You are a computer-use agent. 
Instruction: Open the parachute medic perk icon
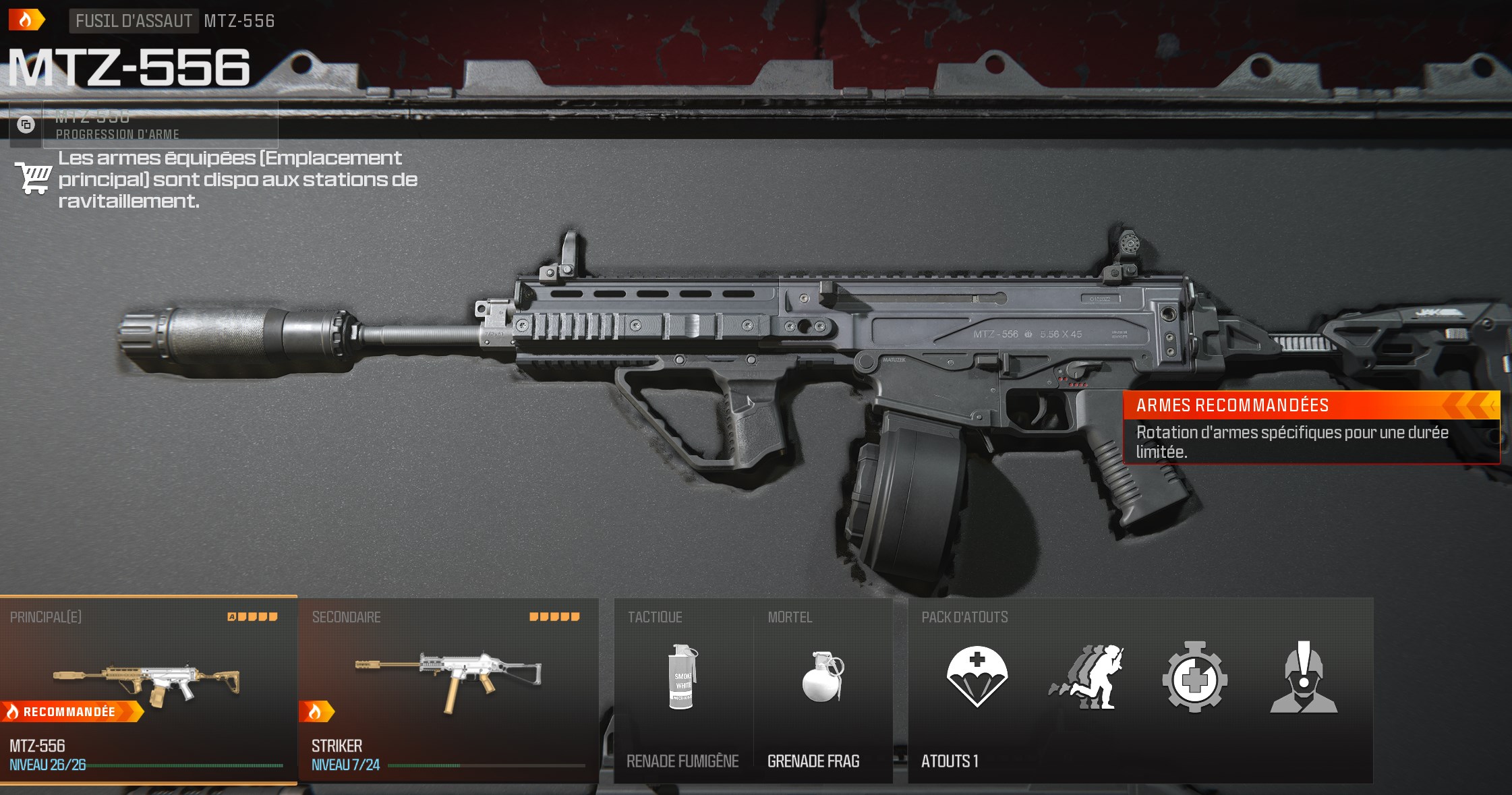pyautogui.click(x=977, y=678)
